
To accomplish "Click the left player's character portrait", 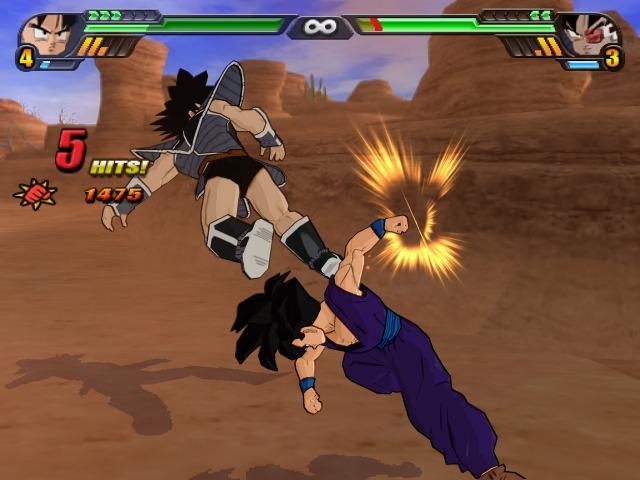I will [x=46, y=34].
